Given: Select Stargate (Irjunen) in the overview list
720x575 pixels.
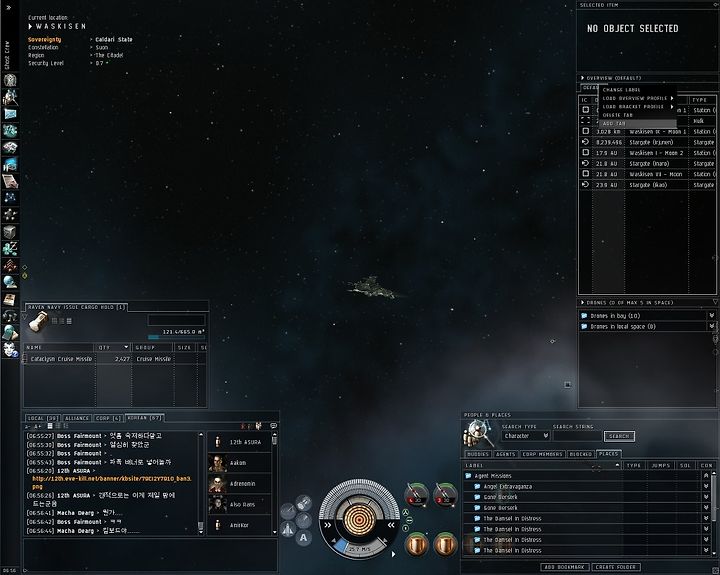Looking at the screenshot, I should tap(643, 142).
